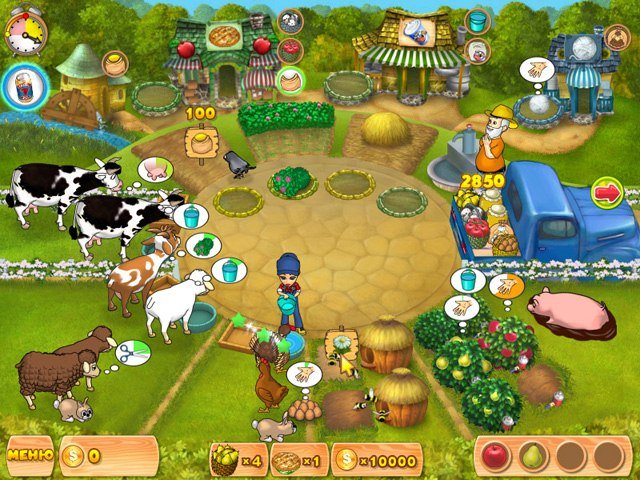Click the hand bubble above the wool ball
The image size is (640, 480).
(x=537, y=70)
